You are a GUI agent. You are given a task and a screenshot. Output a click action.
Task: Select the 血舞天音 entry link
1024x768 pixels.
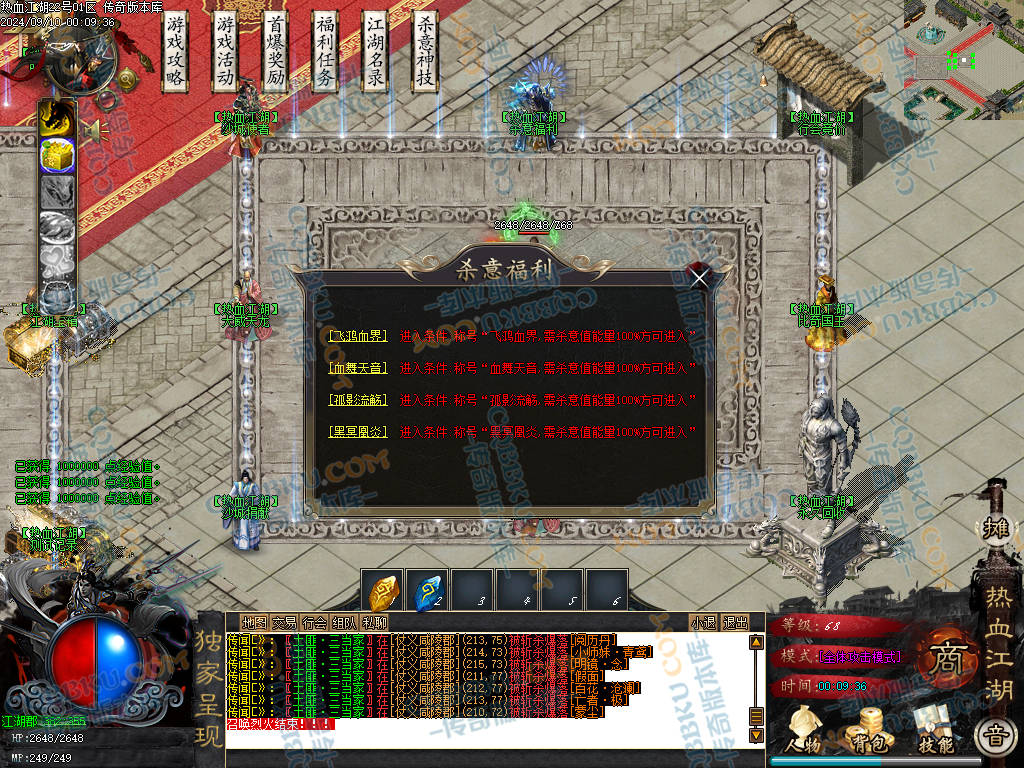tap(357, 367)
